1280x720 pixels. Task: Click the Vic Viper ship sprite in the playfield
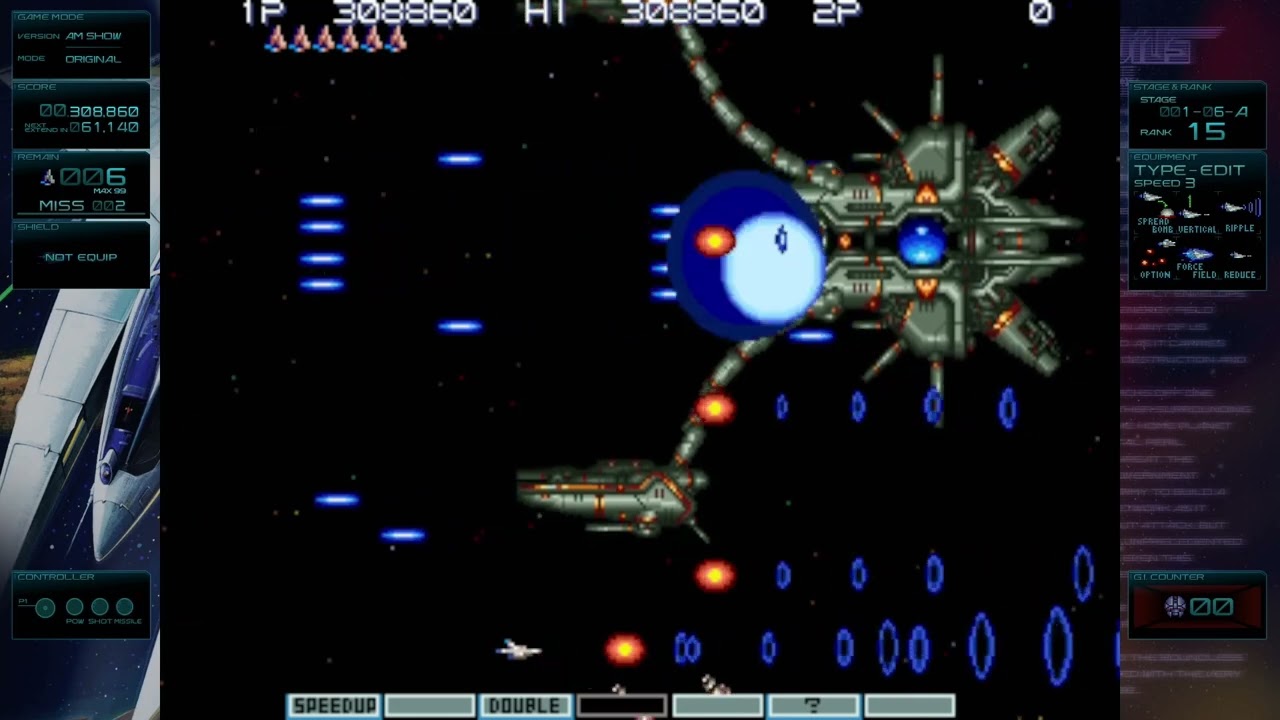pyautogui.click(x=515, y=650)
